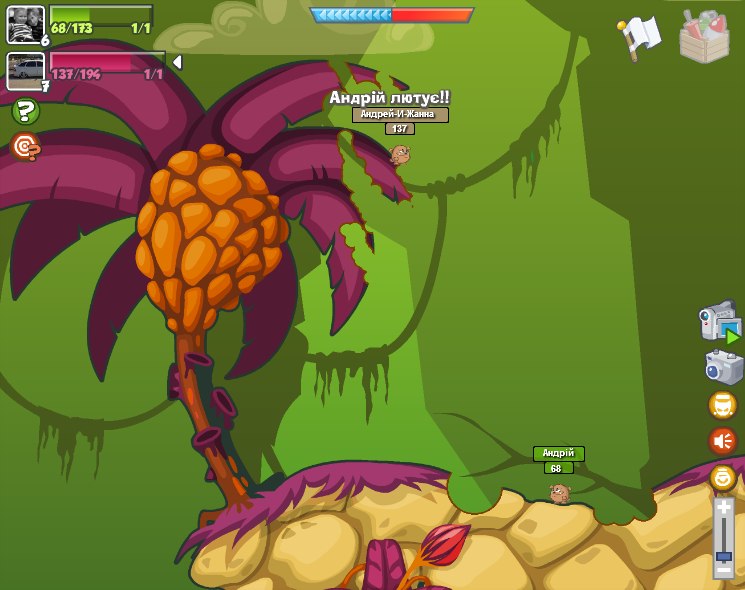Take a screenshot with the photo camera

723,367
